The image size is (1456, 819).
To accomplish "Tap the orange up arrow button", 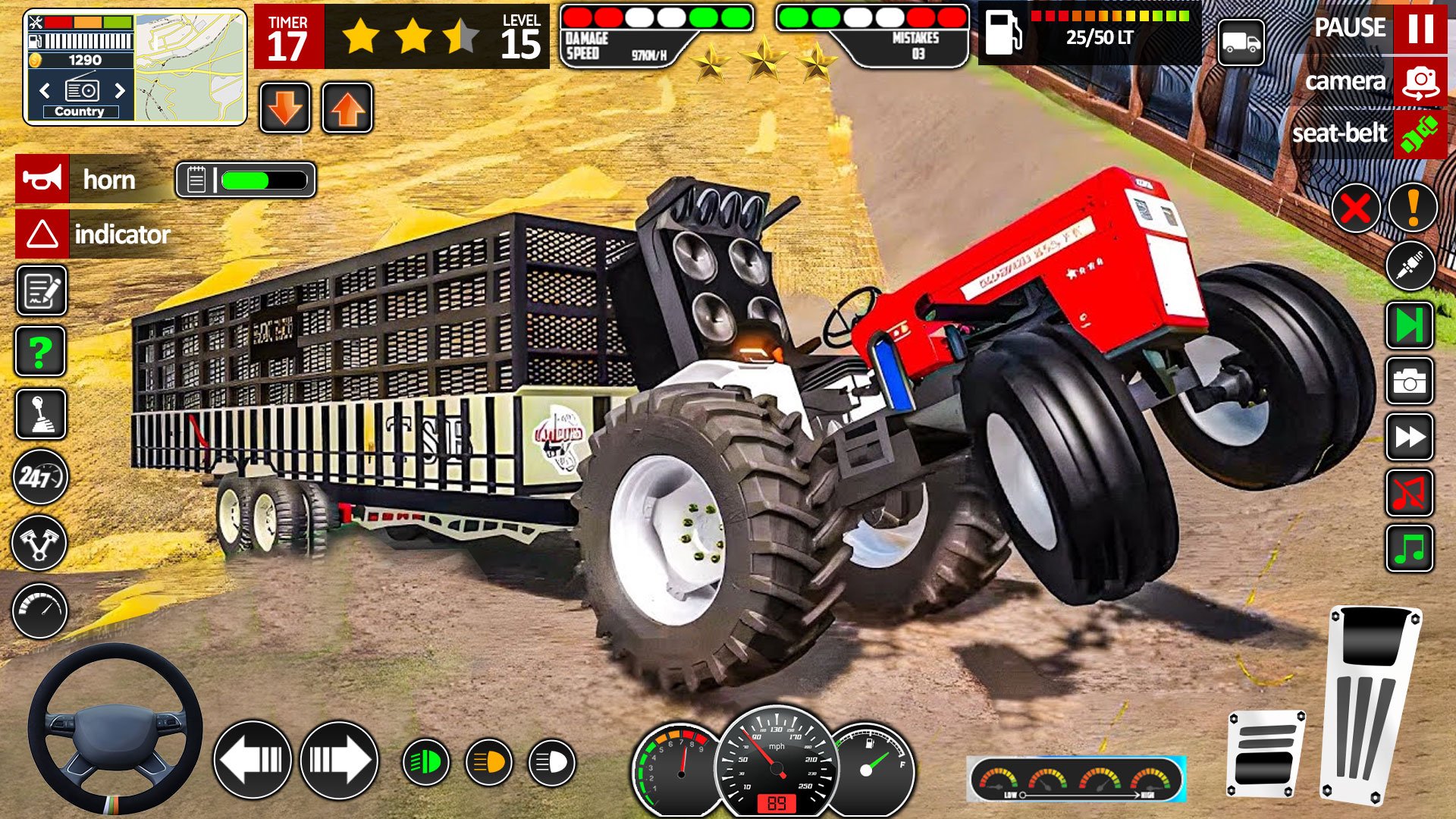I will tap(347, 108).
